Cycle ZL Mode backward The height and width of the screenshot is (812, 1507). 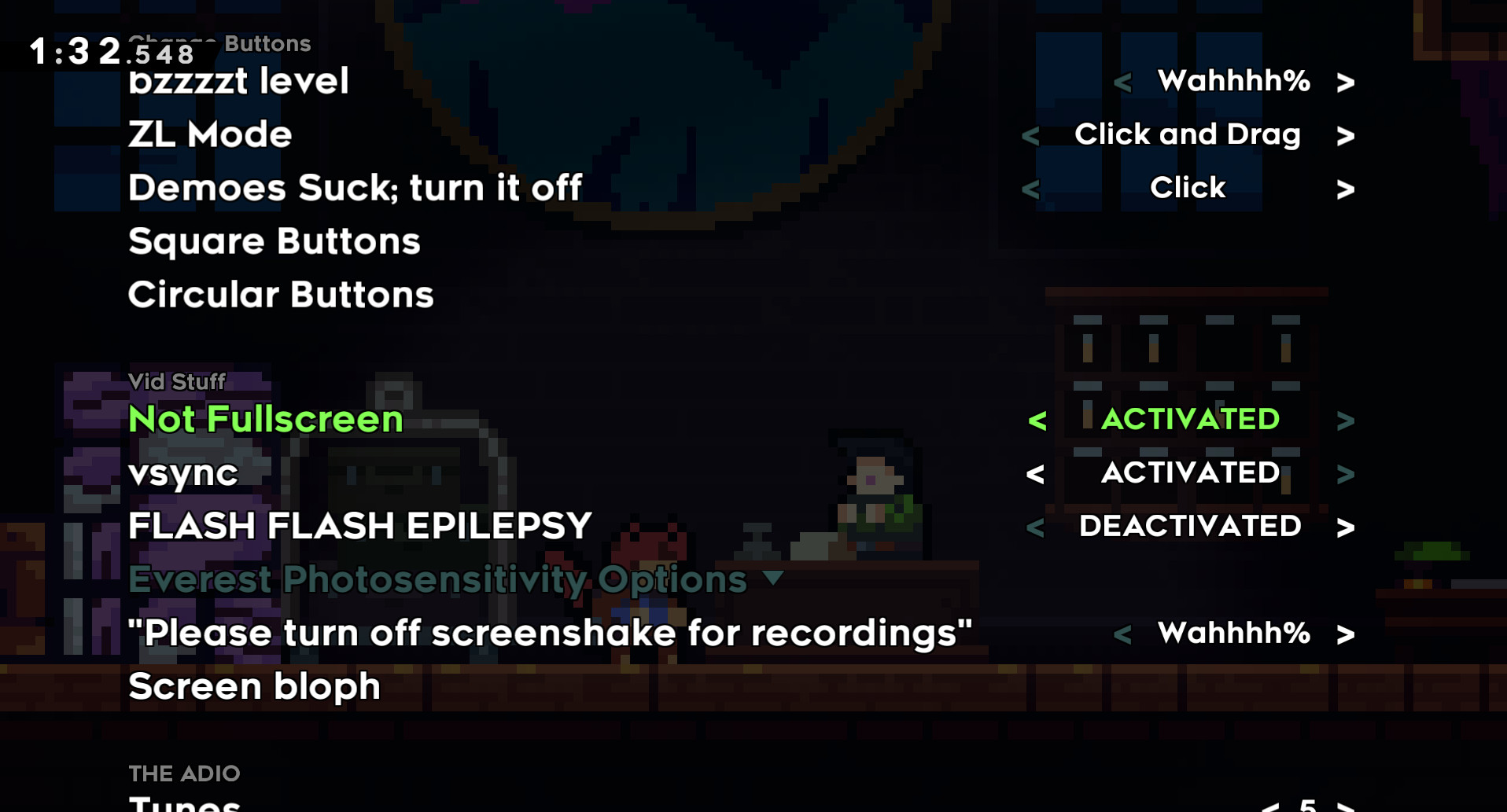1030,134
